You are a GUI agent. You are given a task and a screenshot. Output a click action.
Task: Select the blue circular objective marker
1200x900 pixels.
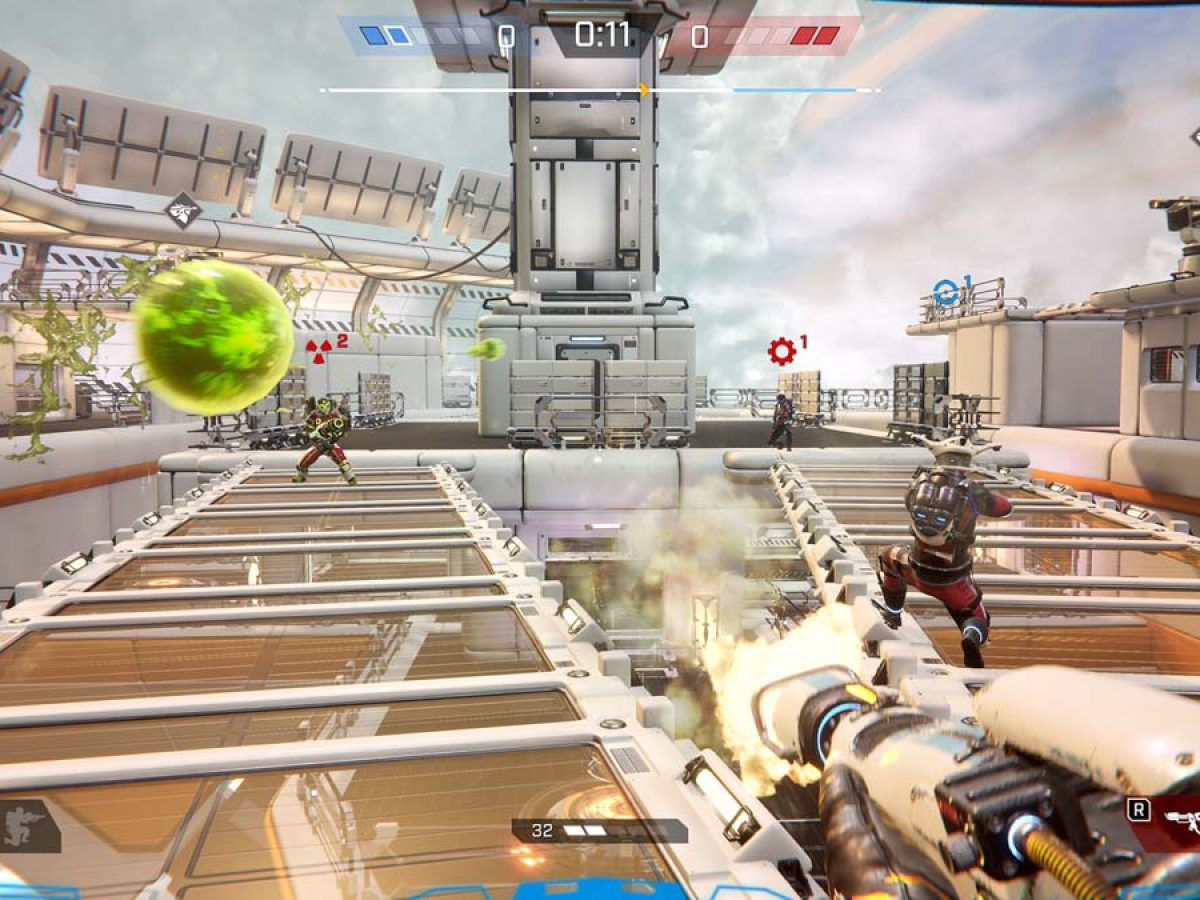945,291
